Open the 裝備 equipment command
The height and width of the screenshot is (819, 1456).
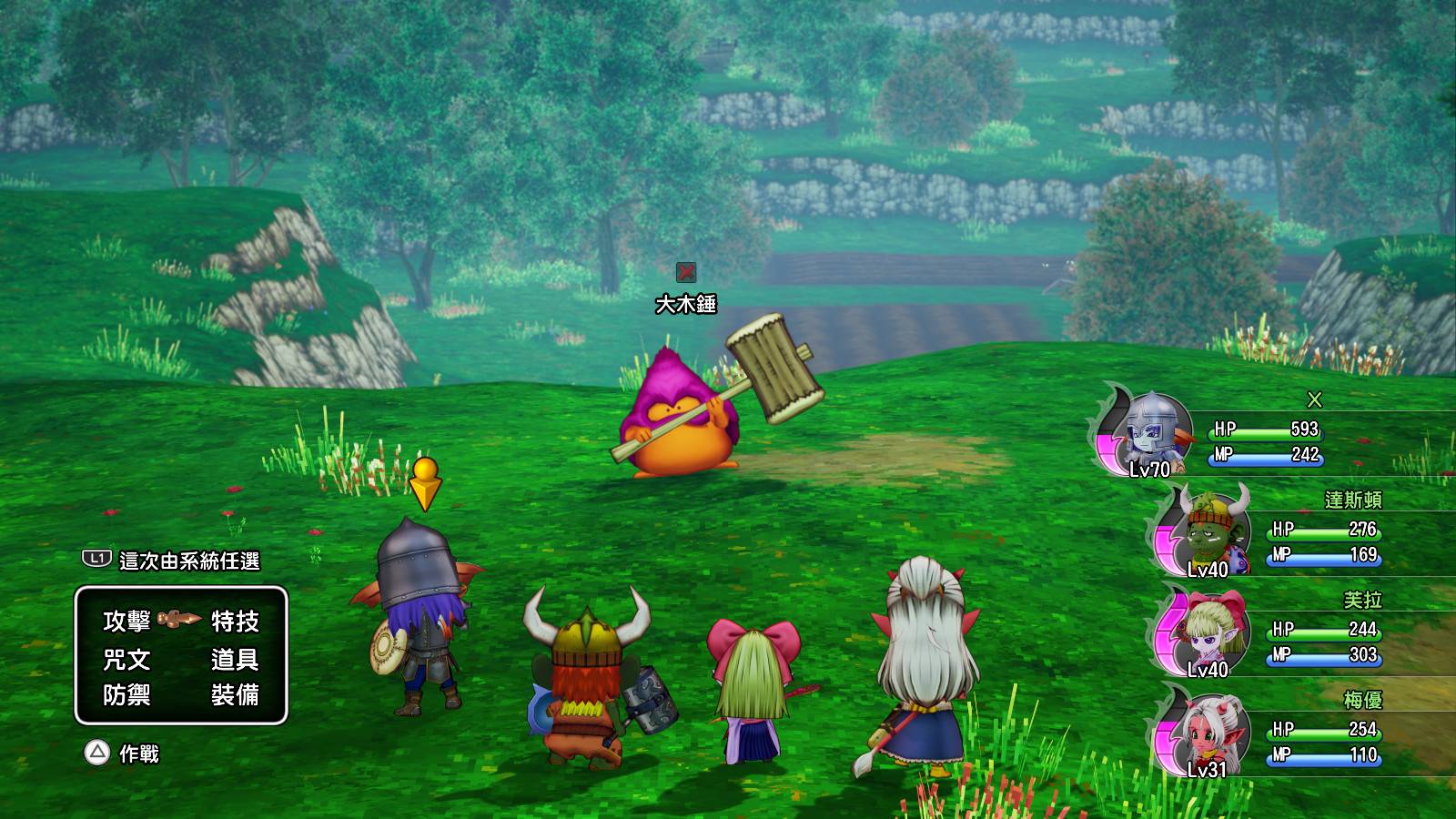[235, 696]
